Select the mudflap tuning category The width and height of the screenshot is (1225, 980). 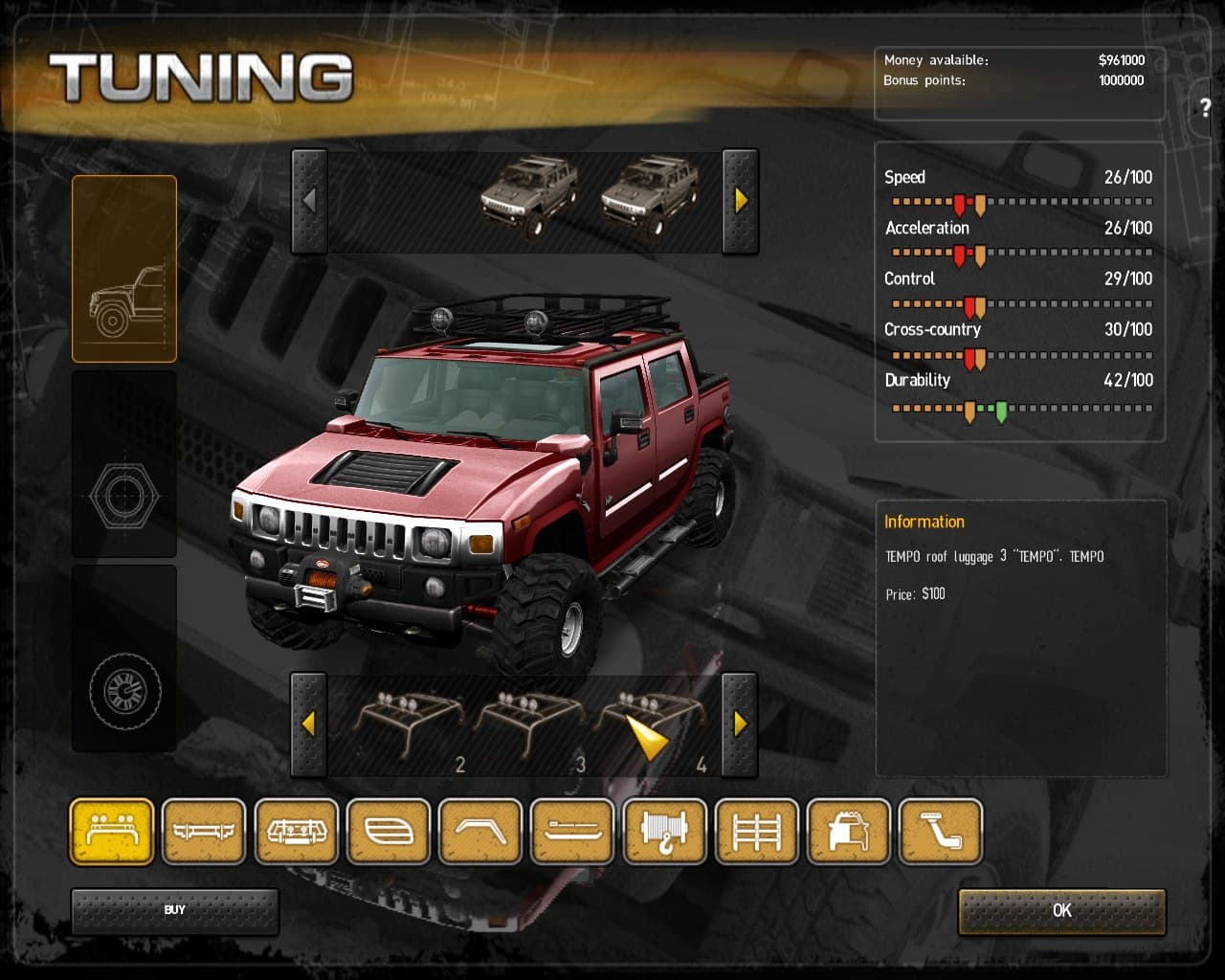[x=480, y=831]
